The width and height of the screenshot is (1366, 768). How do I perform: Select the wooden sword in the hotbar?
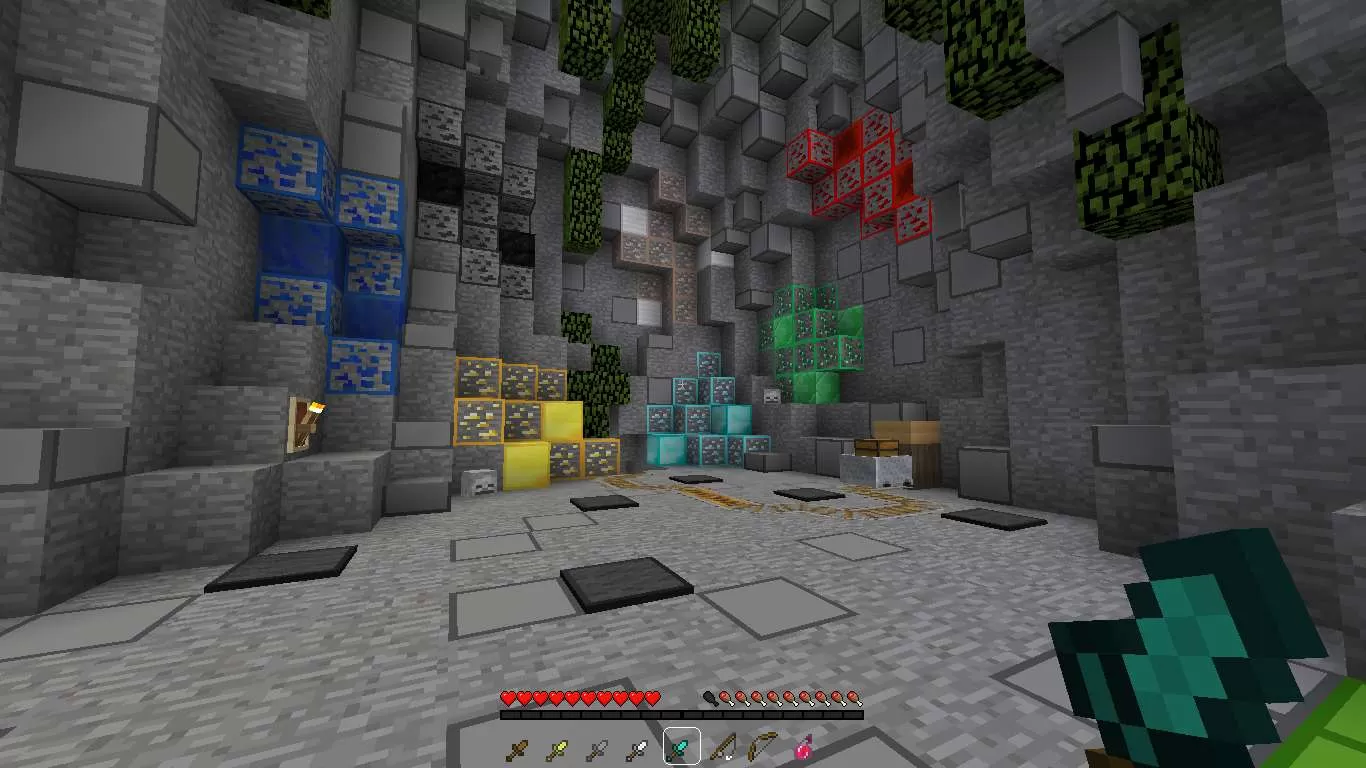click(517, 748)
